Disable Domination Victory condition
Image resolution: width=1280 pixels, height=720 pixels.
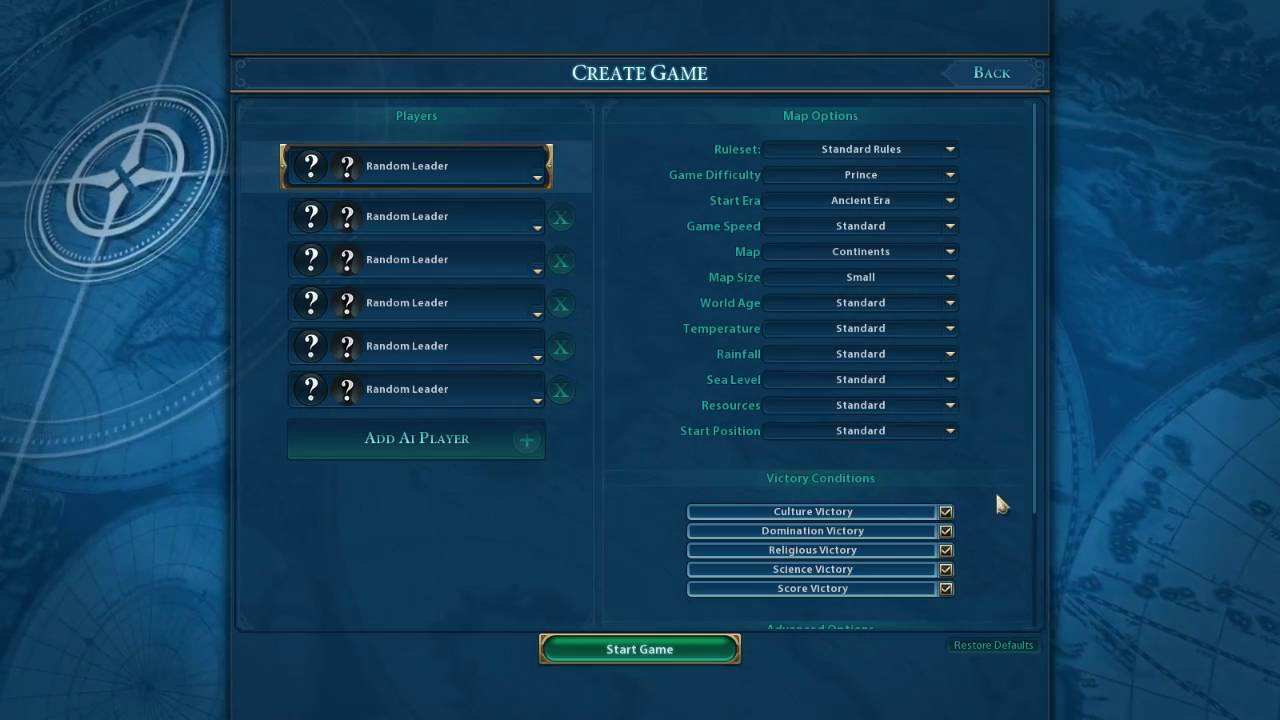point(946,531)
